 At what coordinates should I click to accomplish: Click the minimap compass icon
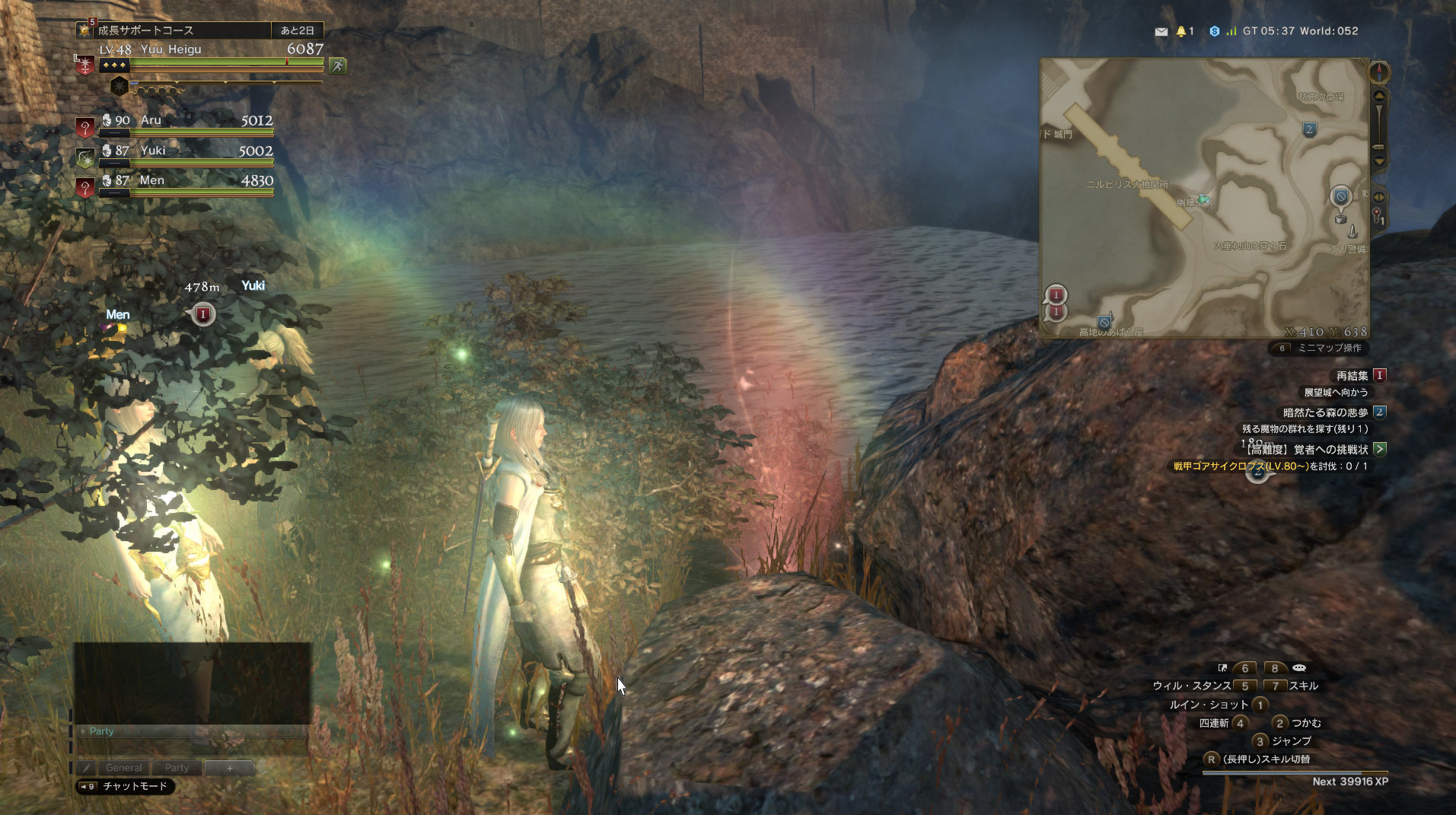click(x=1378, y=72)
